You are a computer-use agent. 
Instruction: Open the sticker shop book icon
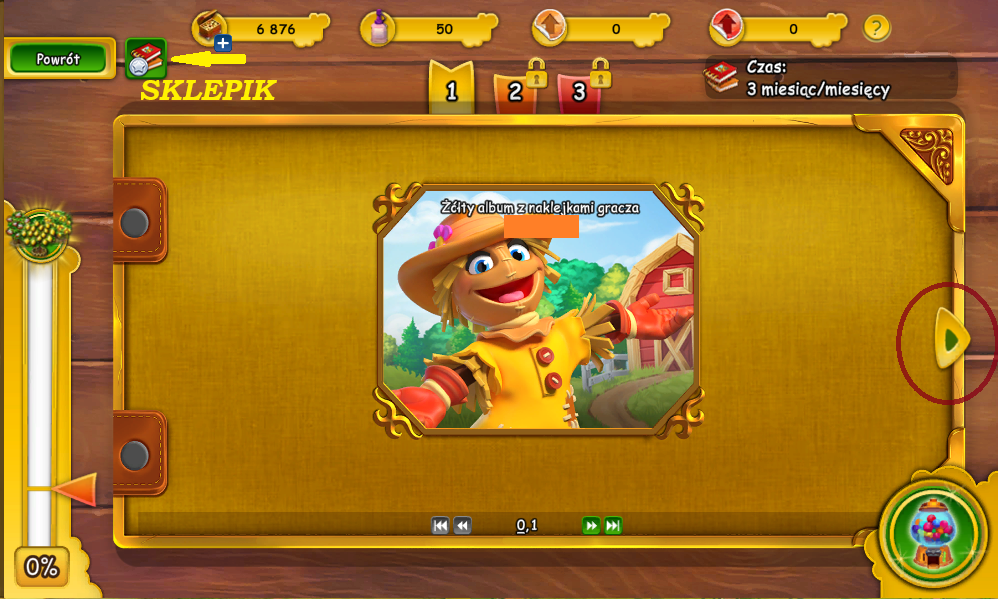tap(146, 59)
